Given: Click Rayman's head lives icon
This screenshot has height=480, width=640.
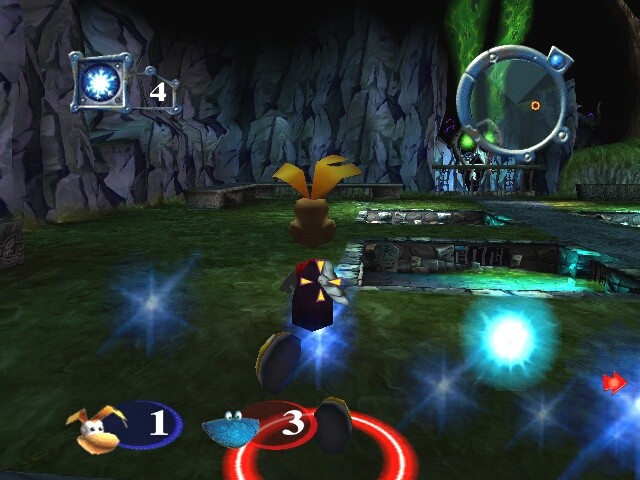Looking at the screenshot, I should click(x=93, y=425).
